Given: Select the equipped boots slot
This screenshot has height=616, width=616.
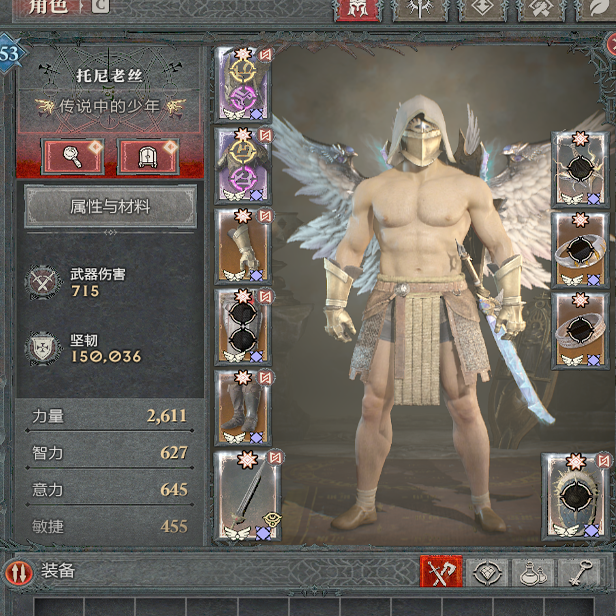Looking at the screenshot, I should 243,406.
